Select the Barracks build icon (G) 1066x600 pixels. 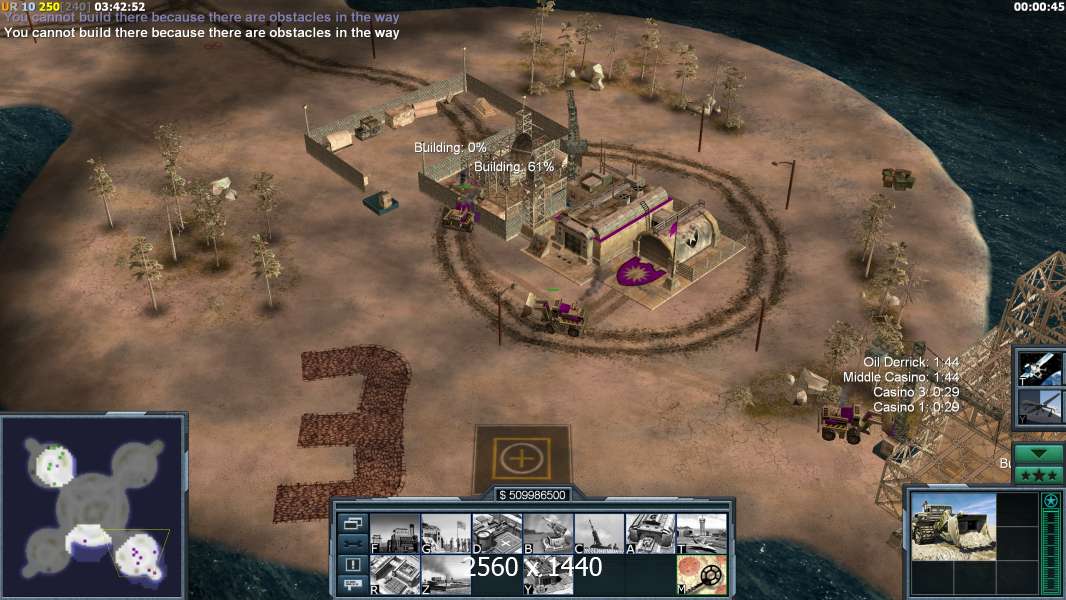[x=446, y=533]
